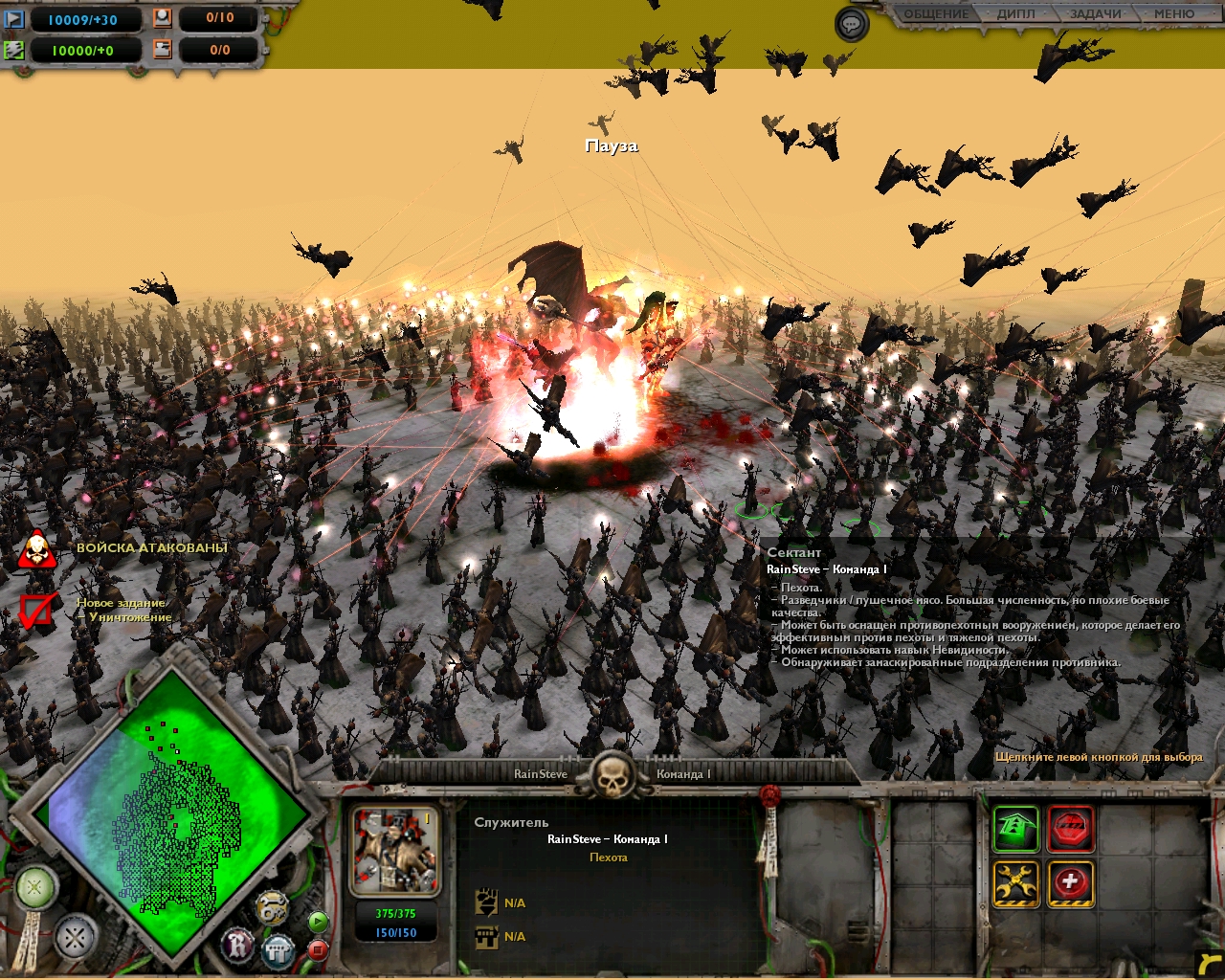This screenshot has width=1225, height=980.
Task: Click the small green play arrow button
Action: [x=318, y=922]
